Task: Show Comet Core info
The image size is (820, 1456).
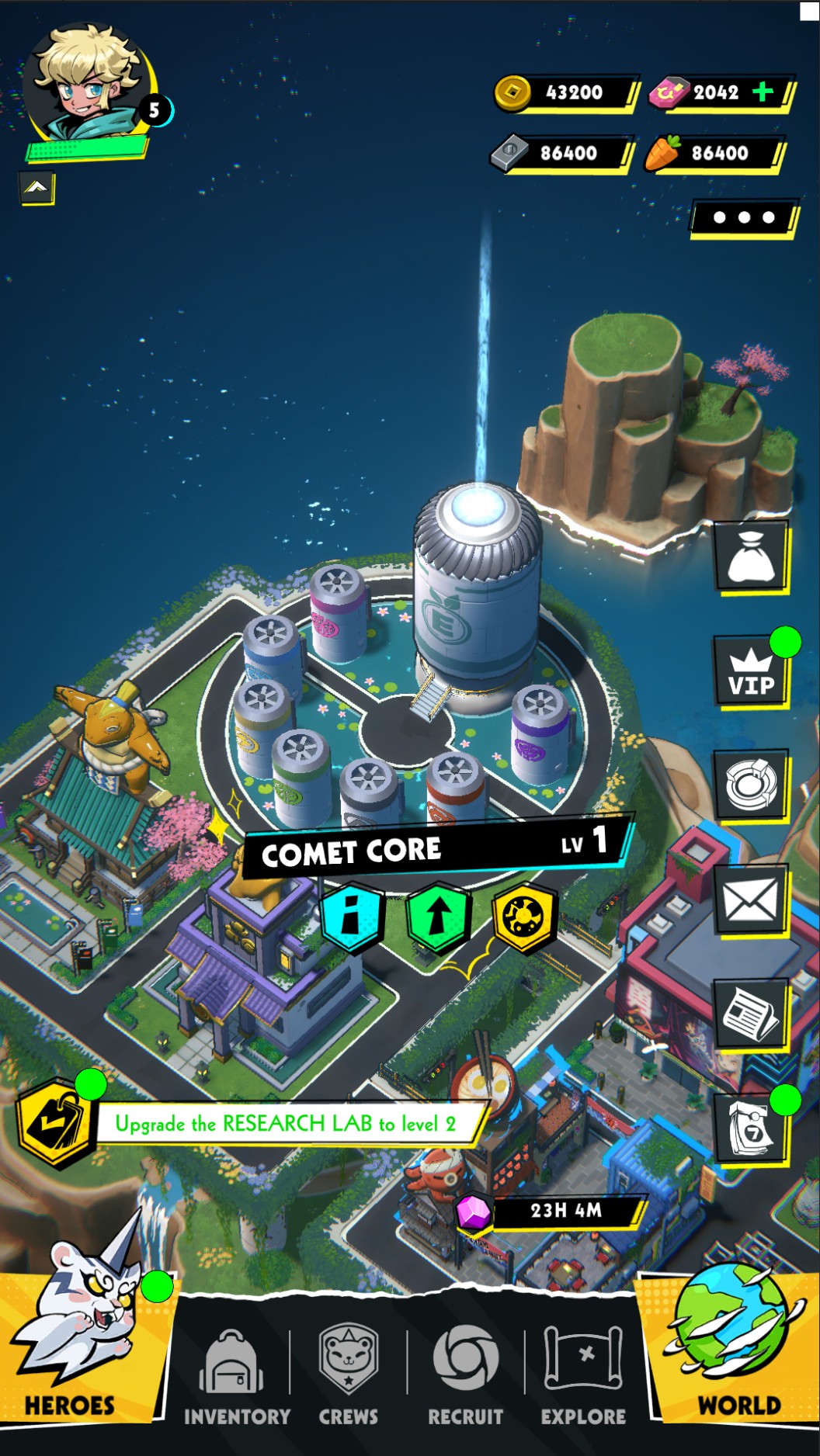Action: 352,918
